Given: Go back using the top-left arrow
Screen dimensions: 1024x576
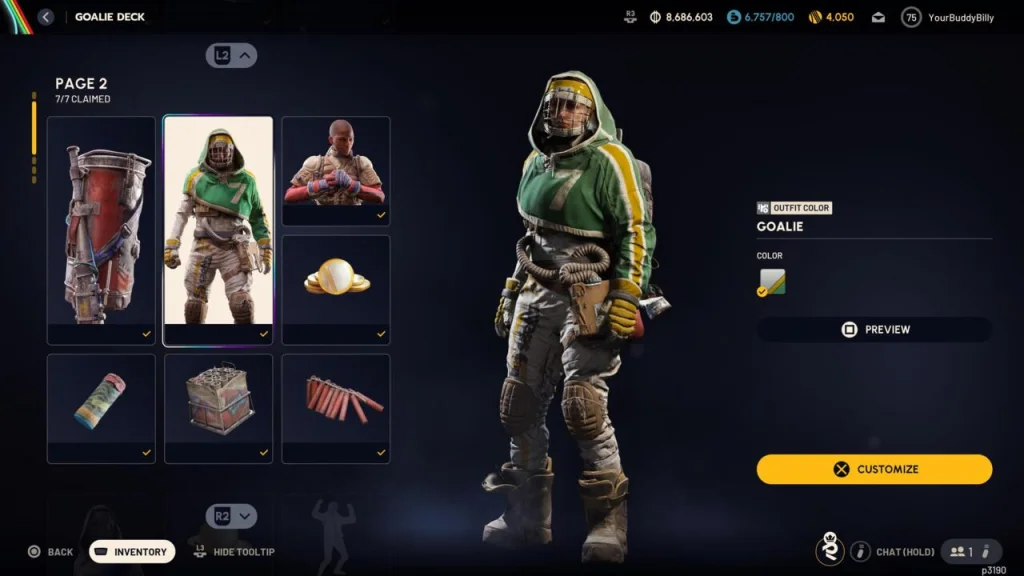Looking at the screenshot, I should pos(46,17).
